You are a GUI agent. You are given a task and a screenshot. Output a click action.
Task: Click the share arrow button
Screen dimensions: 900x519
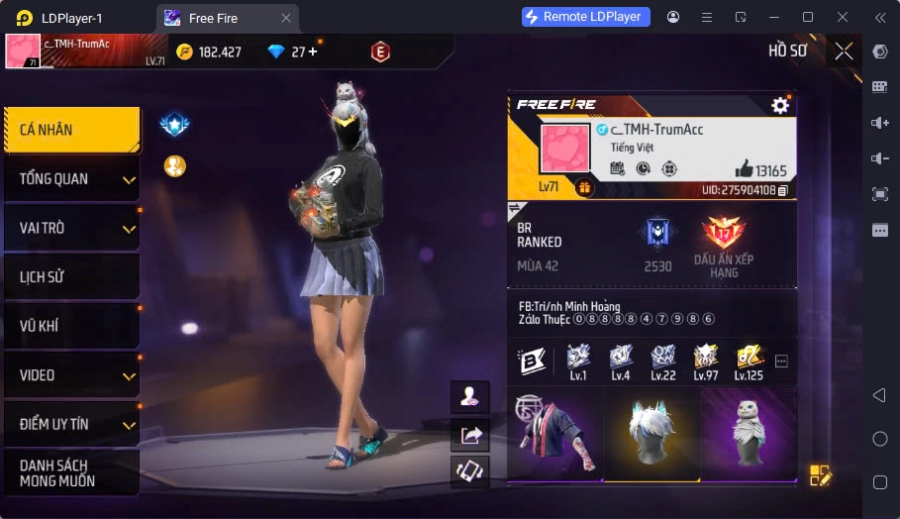coord(470,434)
